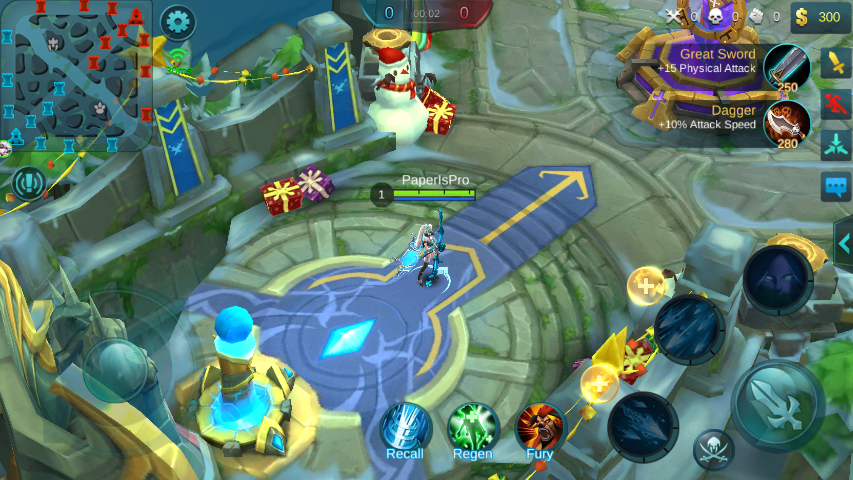Tap the exclamation alert button below minimap
Viewport: 853px width, 480px height.
30,184
